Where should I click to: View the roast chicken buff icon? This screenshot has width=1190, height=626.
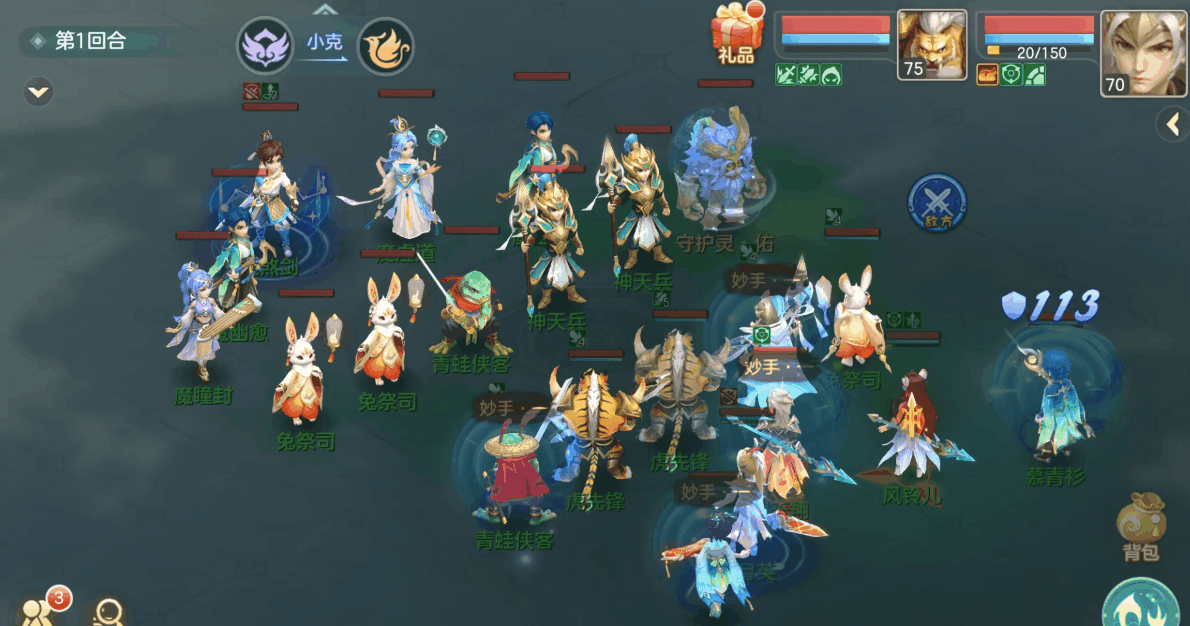[x=987, y=75]
